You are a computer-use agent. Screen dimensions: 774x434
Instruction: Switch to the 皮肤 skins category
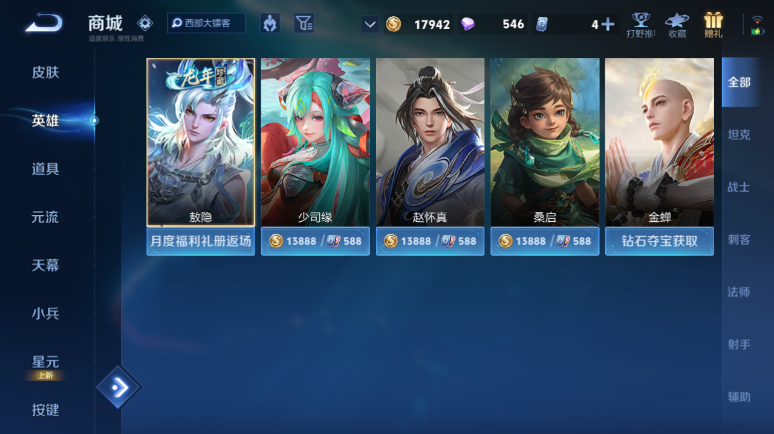tap(46, 72)
